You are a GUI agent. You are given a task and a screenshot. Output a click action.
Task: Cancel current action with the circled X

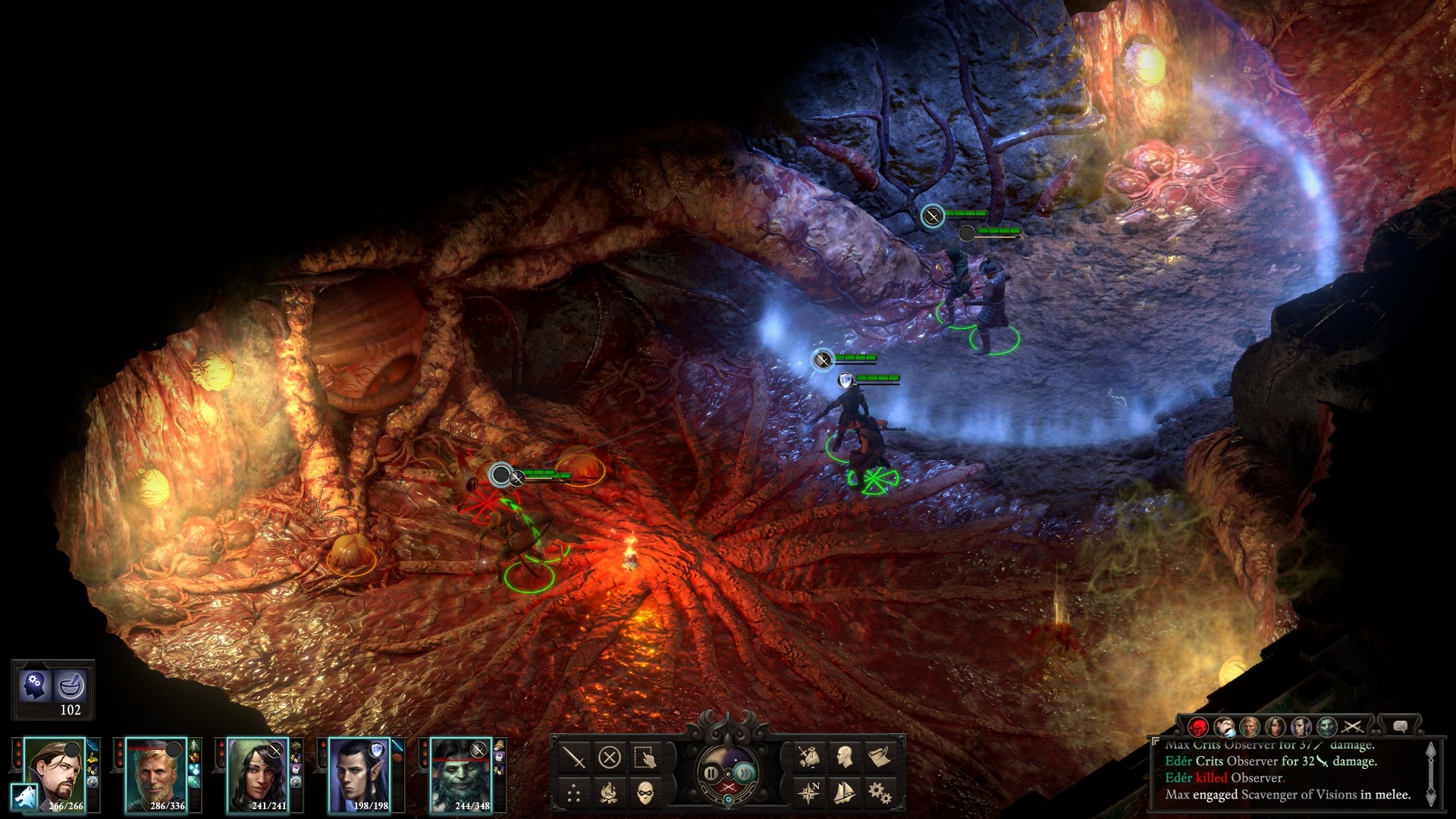pos(610,757)
